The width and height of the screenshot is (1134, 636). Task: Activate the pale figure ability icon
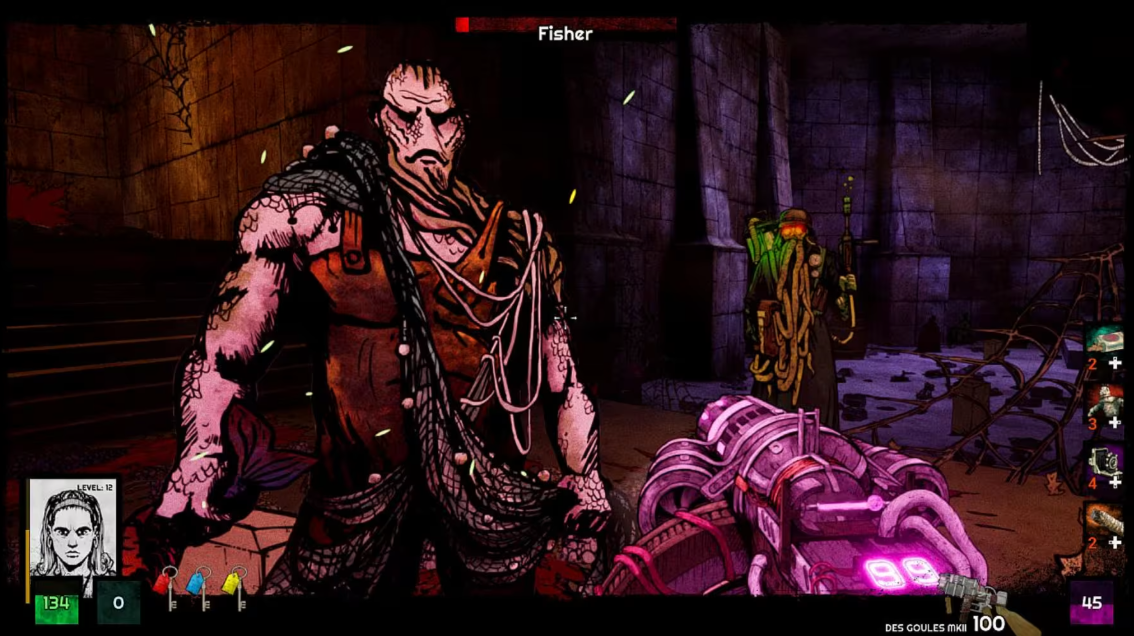click(x=1104, y=402)
